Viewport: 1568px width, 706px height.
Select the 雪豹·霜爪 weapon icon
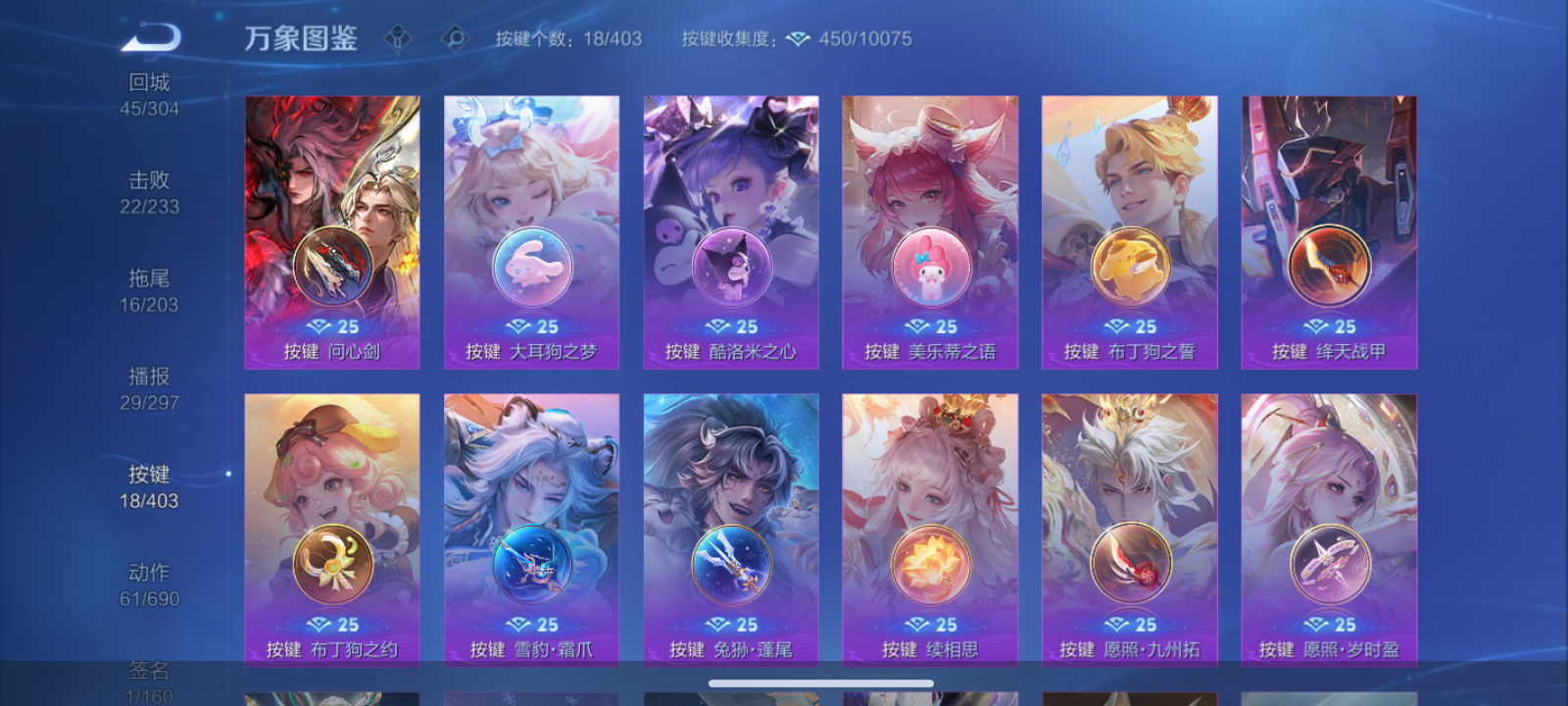(x=531, y=564)
